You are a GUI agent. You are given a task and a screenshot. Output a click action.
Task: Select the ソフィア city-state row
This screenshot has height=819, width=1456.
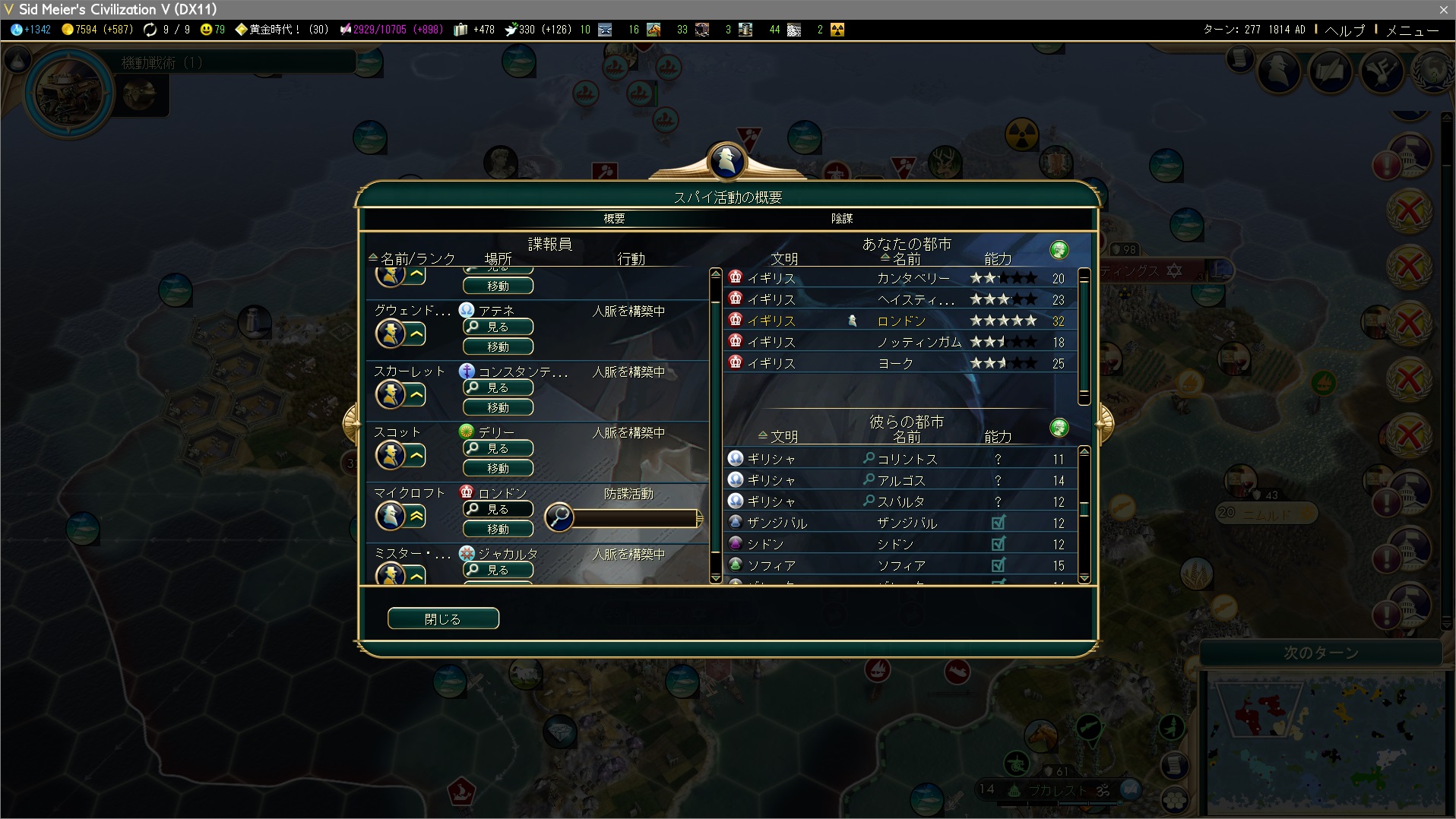(901, 565)
